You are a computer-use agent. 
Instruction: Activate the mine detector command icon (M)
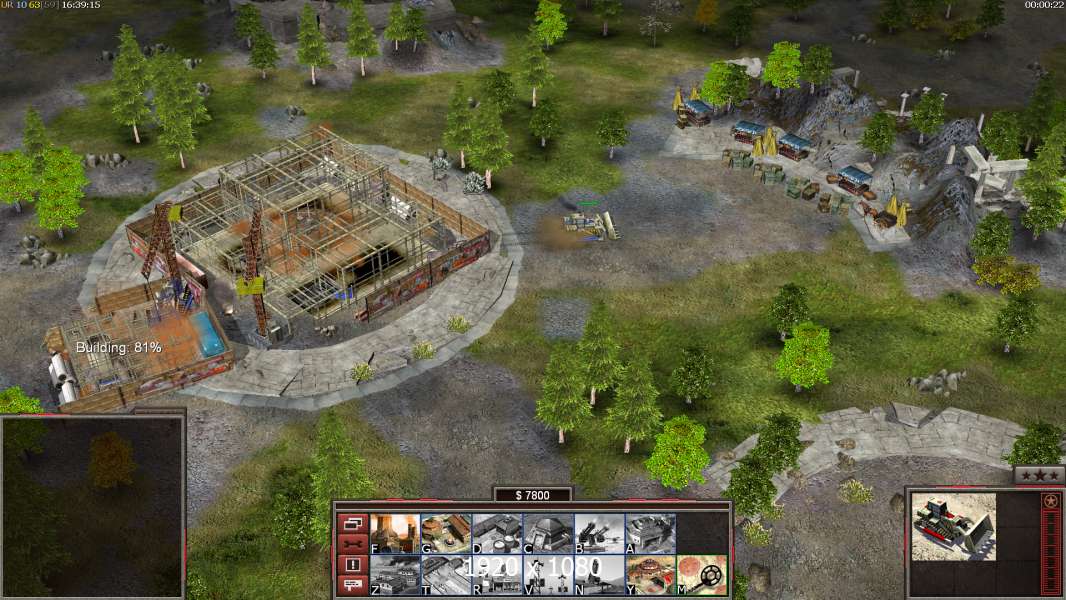tap(702, 574)
